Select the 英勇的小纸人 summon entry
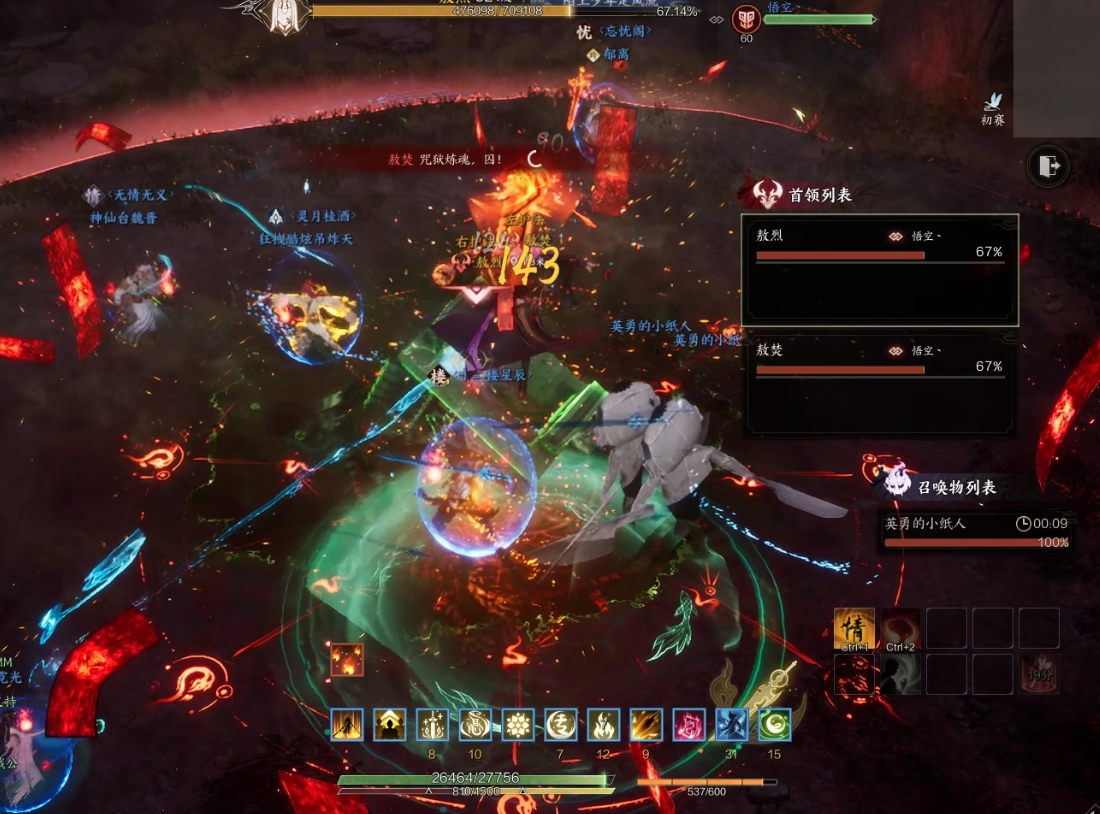 976,531
